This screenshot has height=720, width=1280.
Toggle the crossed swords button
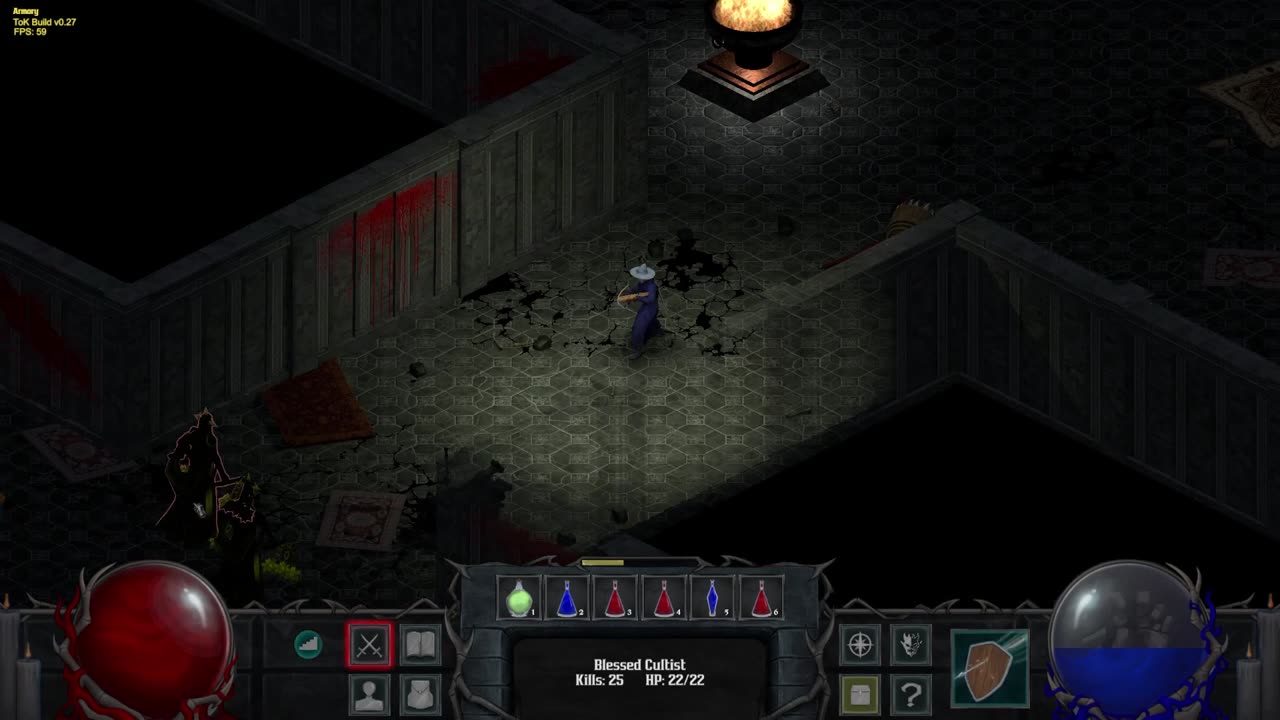(x=370, y=645)
